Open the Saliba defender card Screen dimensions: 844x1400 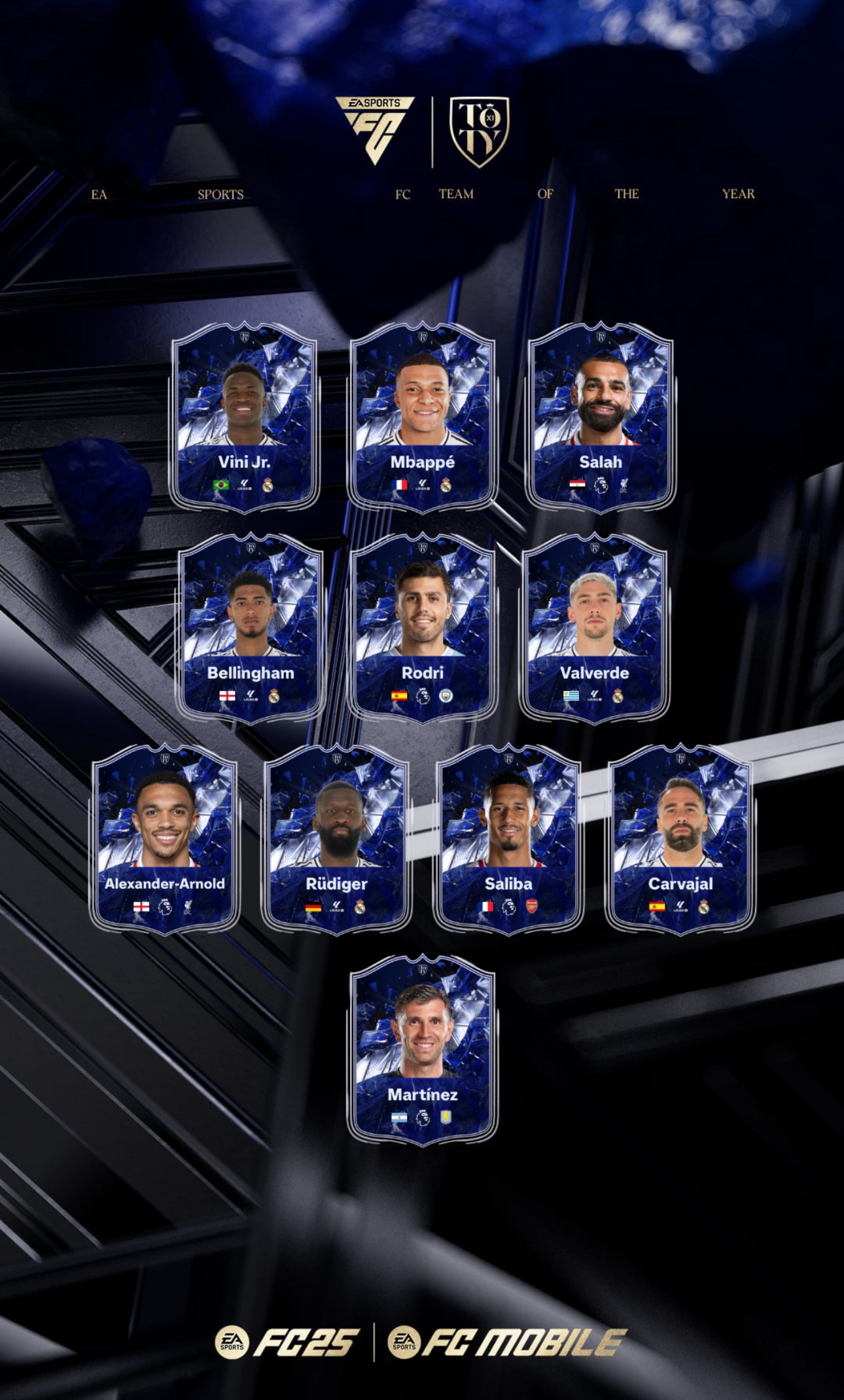pyautogui.click(x=508, y=838)
